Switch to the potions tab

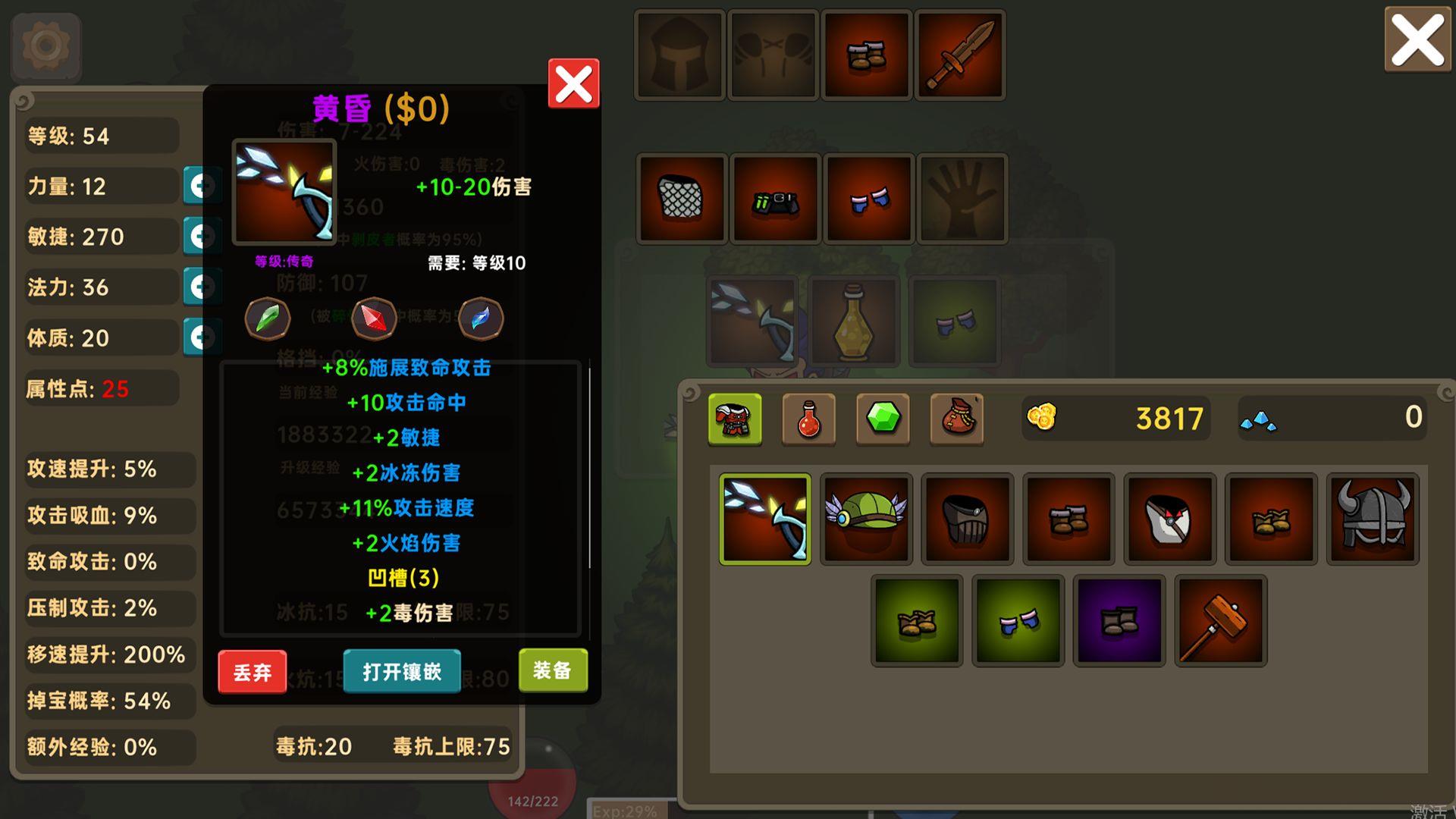coord(808,419)
